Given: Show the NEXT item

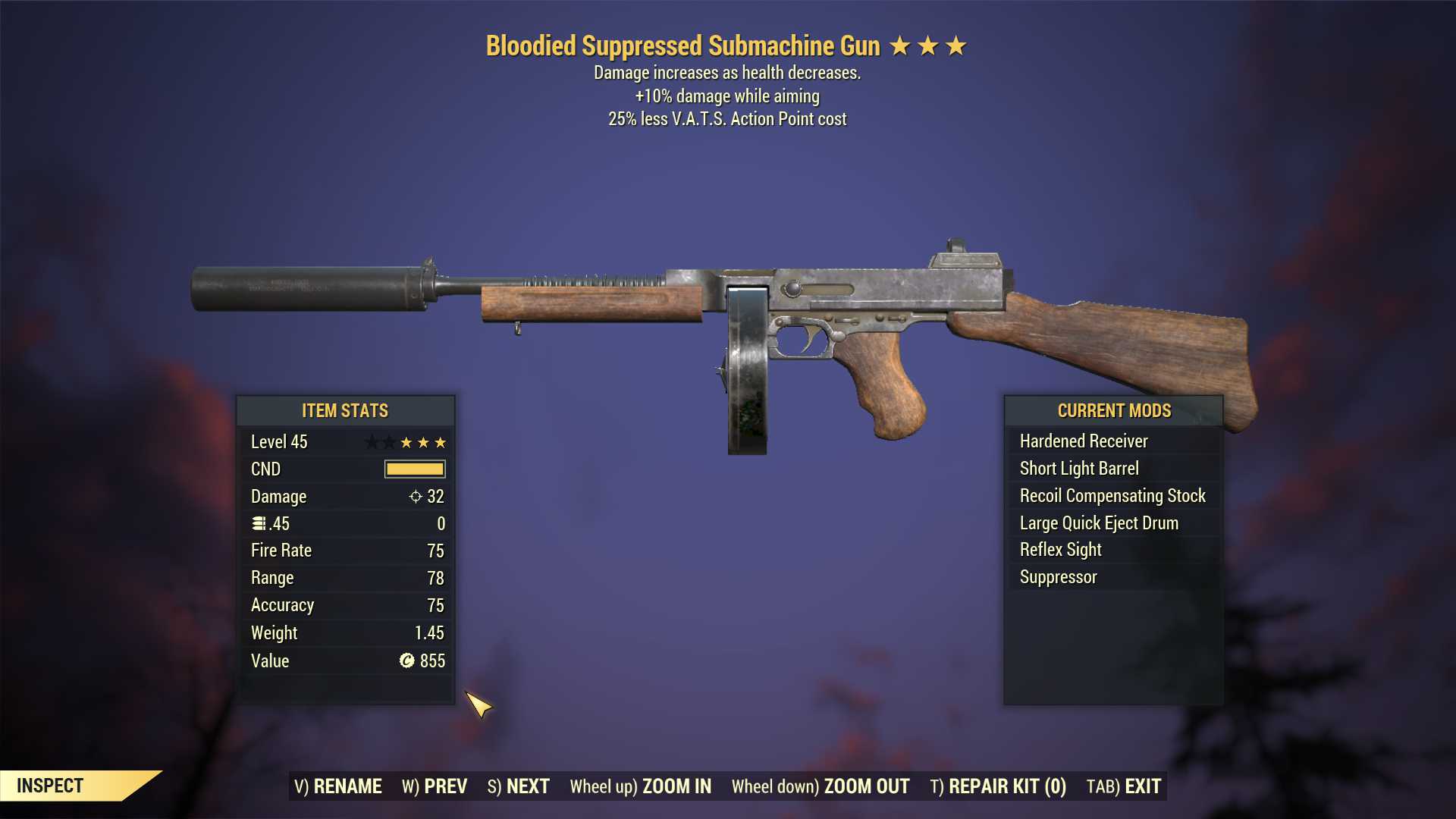Looking at the screenshot, I should (x=519, y=786).
